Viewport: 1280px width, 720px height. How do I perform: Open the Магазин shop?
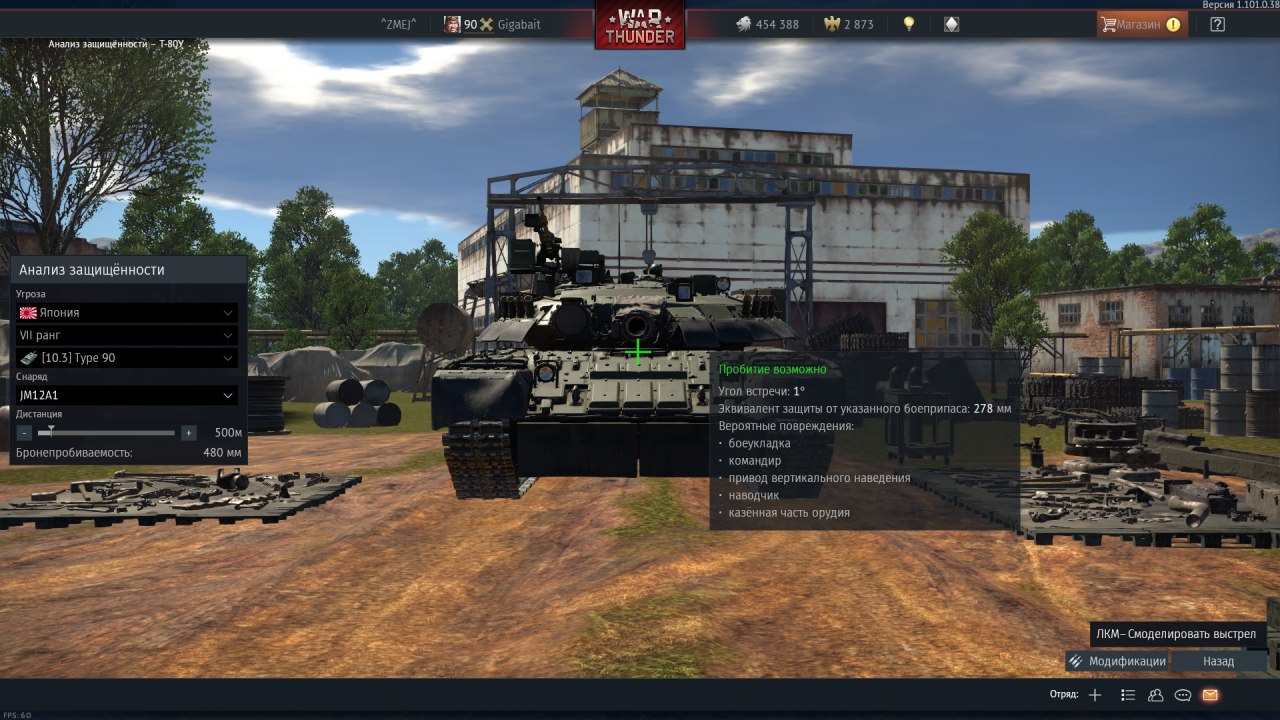[1142, 24]
